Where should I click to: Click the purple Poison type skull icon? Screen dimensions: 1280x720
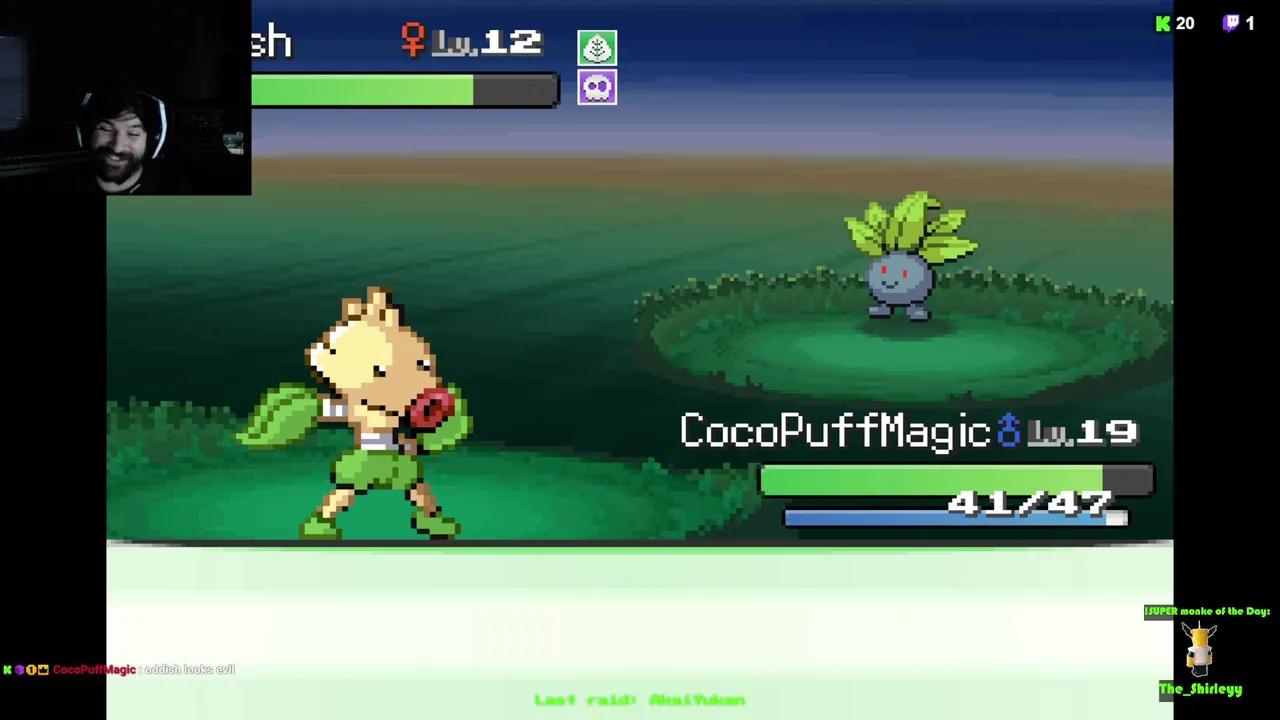[x=597, y=87]
